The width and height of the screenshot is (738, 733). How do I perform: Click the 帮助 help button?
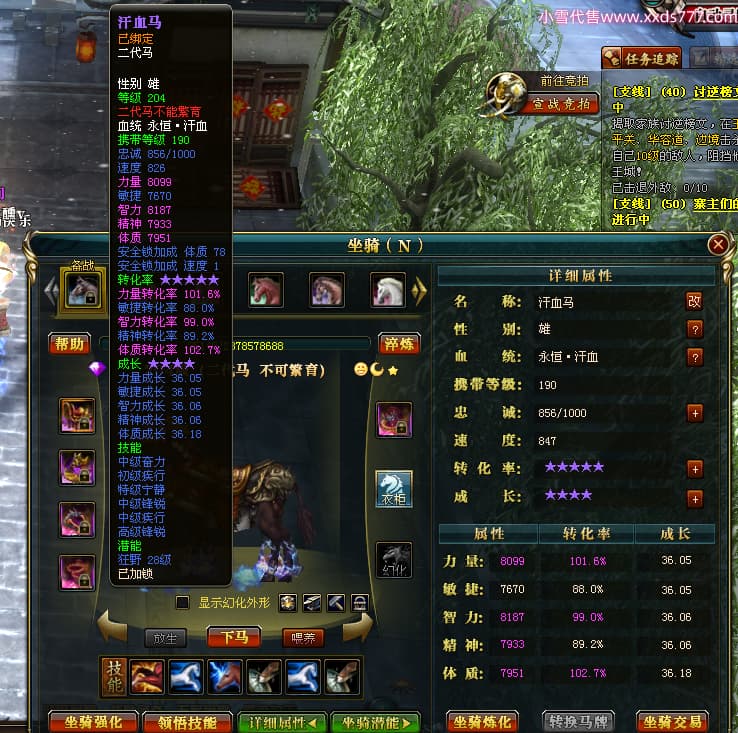[x=70, y=344]
